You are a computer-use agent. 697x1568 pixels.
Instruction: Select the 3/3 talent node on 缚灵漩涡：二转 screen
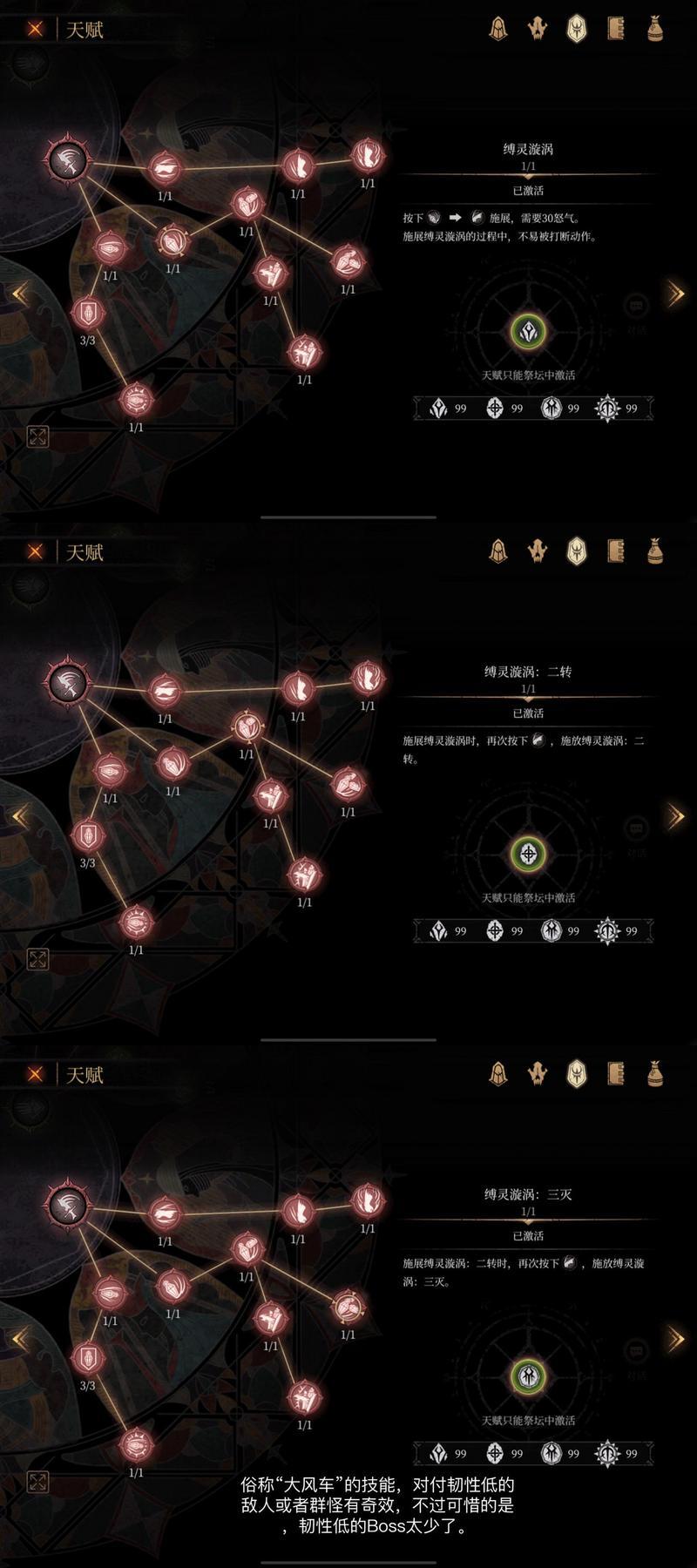click(87, 835)
